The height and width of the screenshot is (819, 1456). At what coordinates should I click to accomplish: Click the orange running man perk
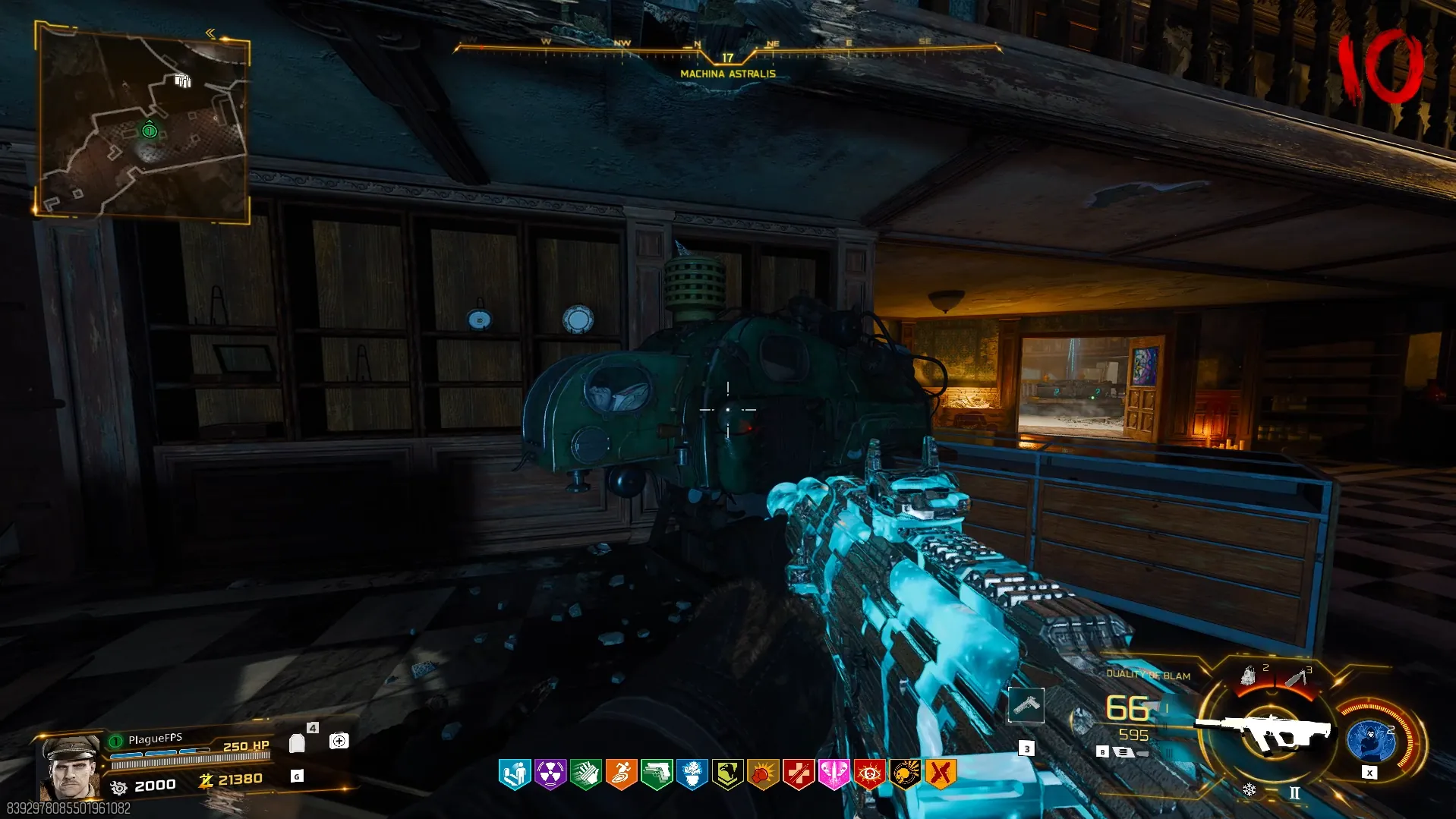point(621,774)
